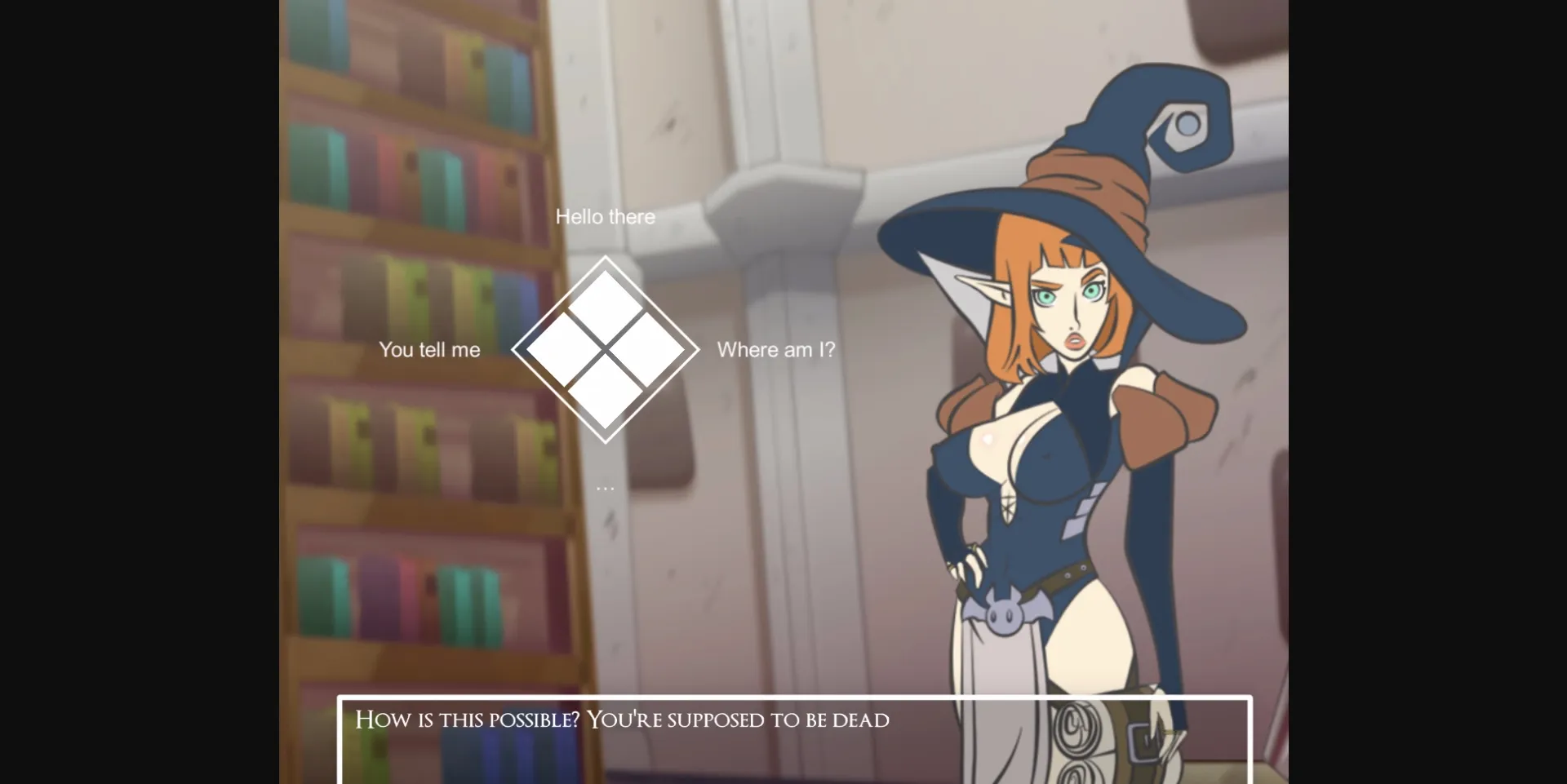The height and width of the screenshot is (784, 1567).
Task: Choose the "Hello there" dialogue option
Action: click(605, 216)
